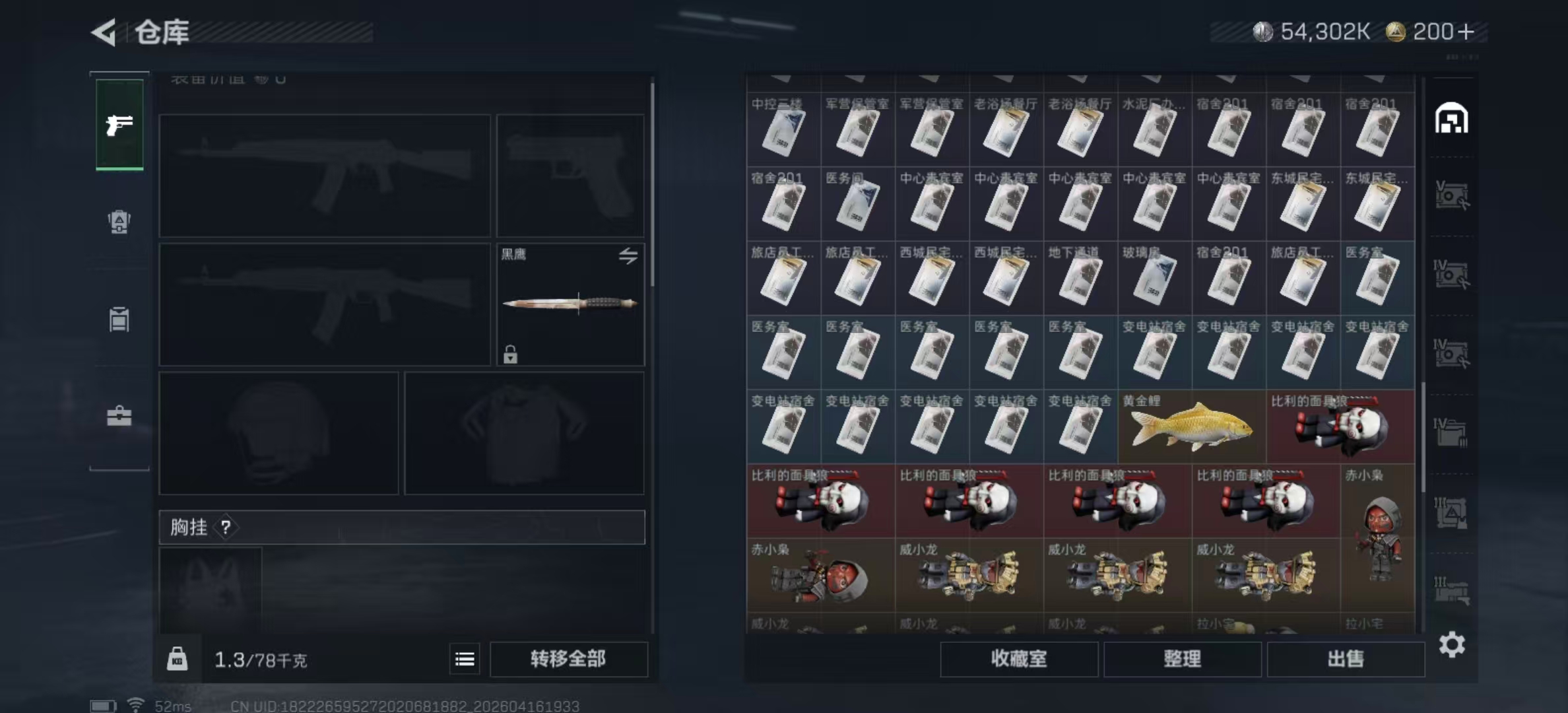
Task: Click the question mark beside 胸挂
Action: (x=226, y=527)
